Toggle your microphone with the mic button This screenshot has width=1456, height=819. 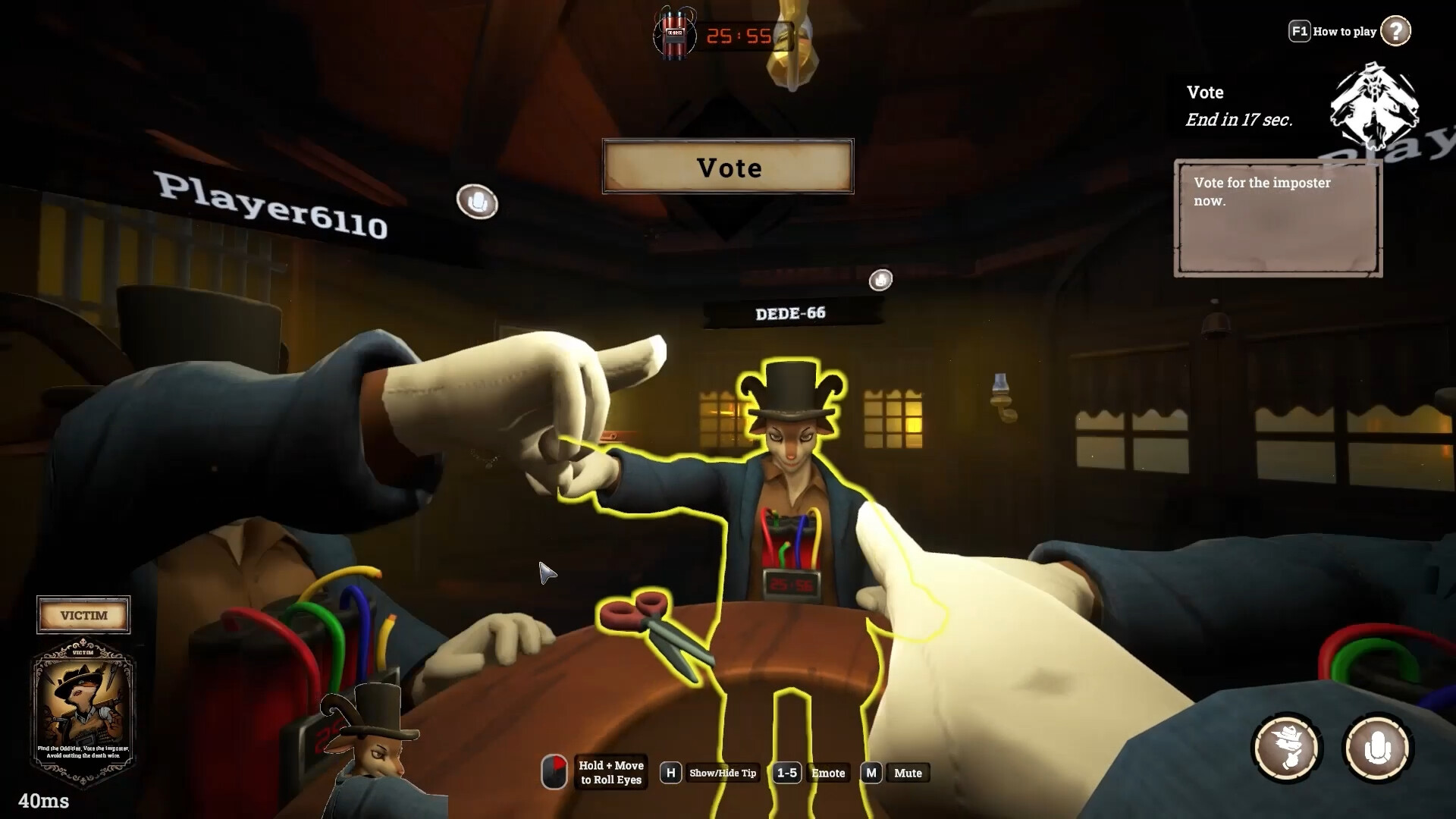(x=1382, y=748)
